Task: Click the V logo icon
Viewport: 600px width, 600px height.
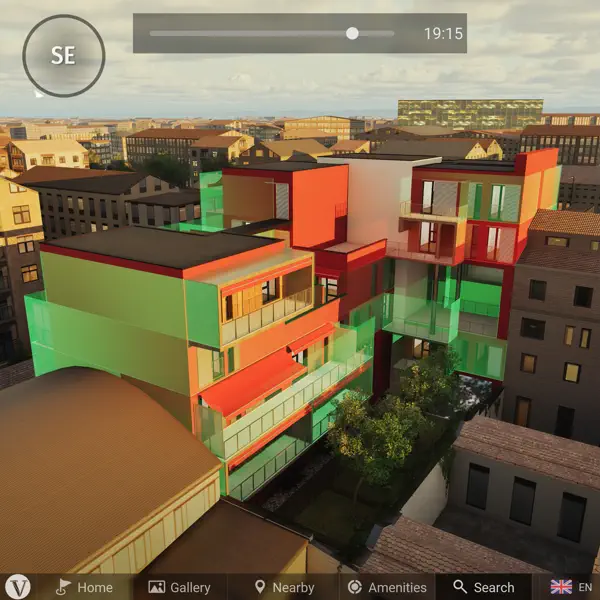Action: pos(18,586)
